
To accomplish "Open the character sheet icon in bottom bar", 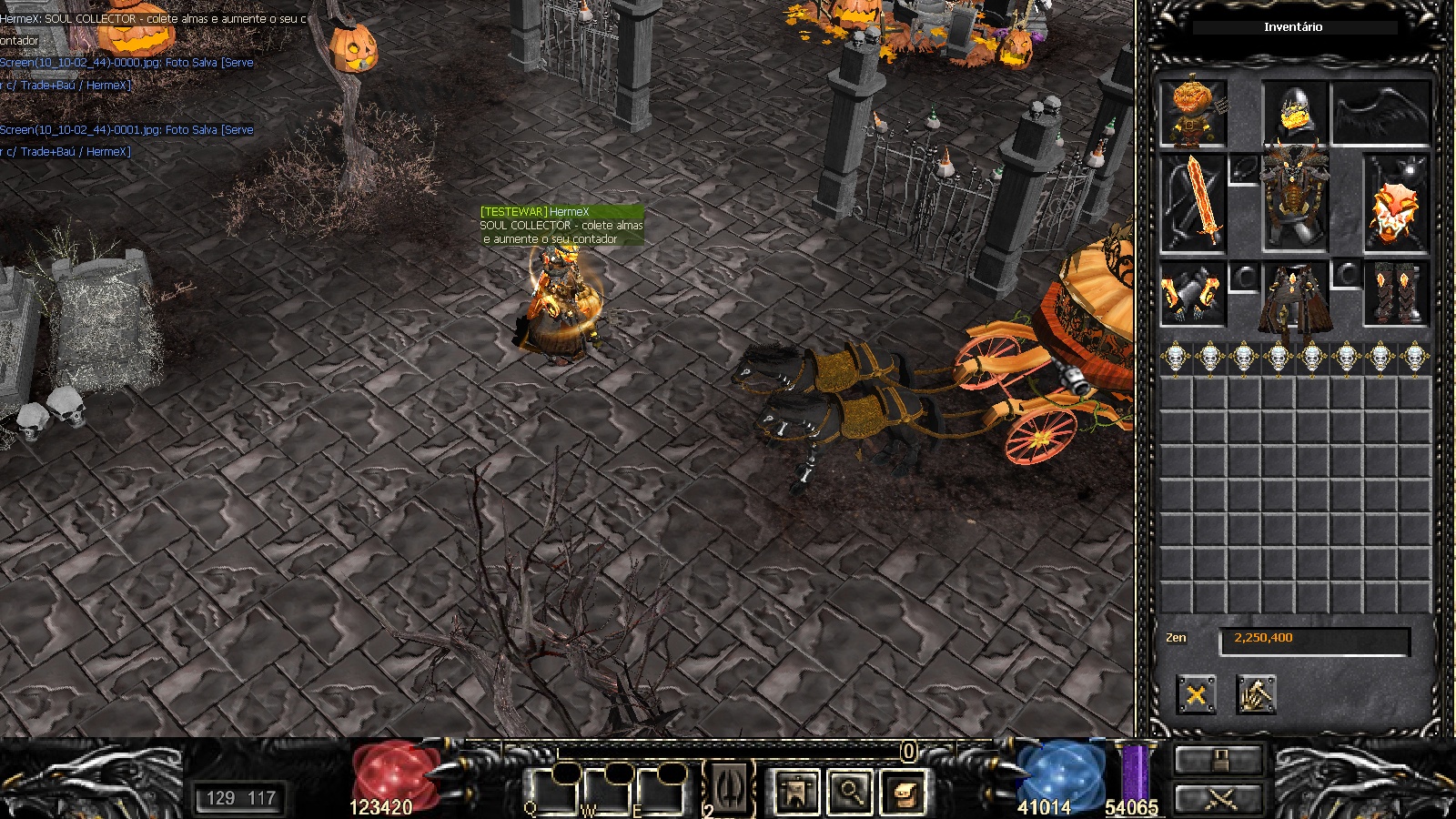I will 796,791.
